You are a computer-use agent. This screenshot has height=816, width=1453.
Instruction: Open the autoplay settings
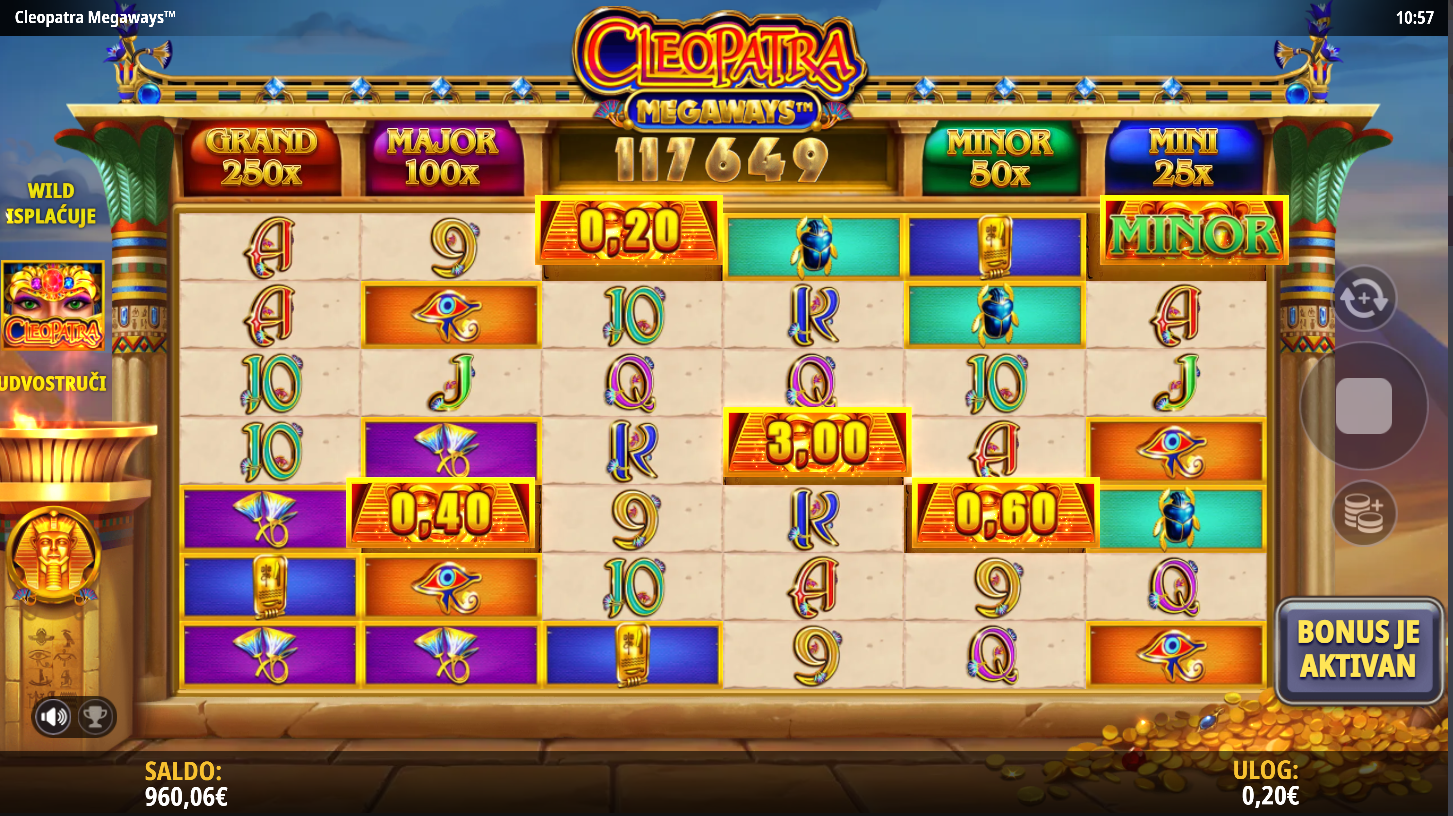pyautogui.click(x=1364, y=298)
